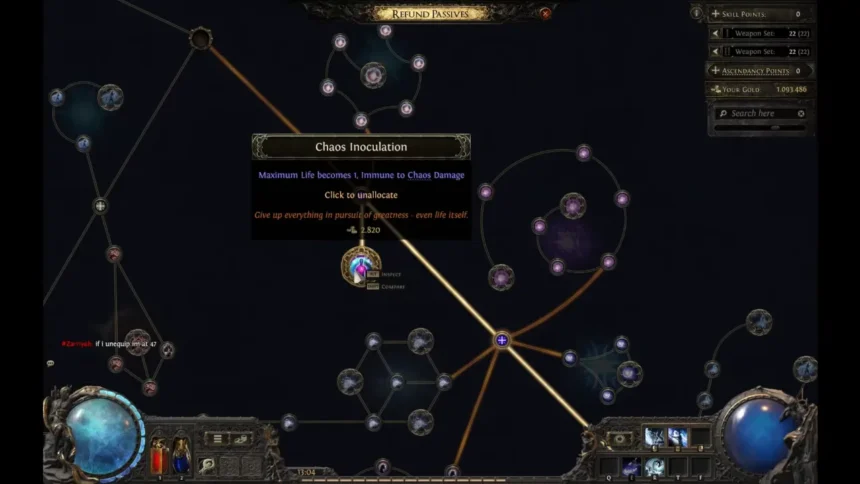860x484 pixels.
Task: Select the first skill in top row
Action: point(654,436)
